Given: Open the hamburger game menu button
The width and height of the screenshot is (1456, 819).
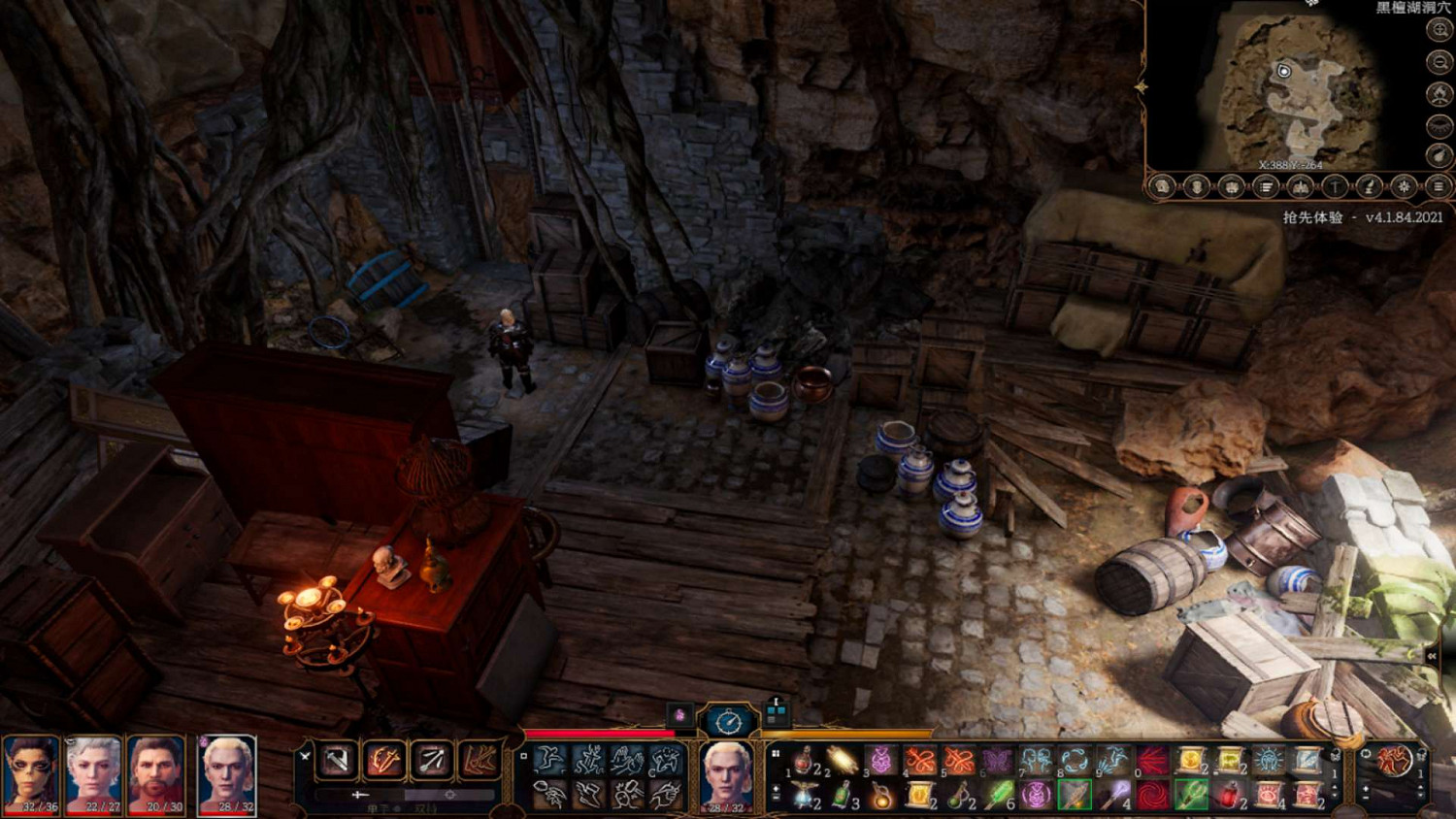Looking at the screenshot, I should pyautogui.click(x=1439, y=186).
